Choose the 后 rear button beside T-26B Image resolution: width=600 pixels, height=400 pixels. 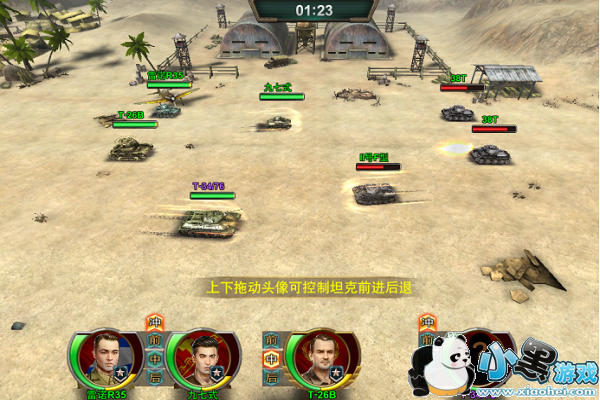pos(271,378)
